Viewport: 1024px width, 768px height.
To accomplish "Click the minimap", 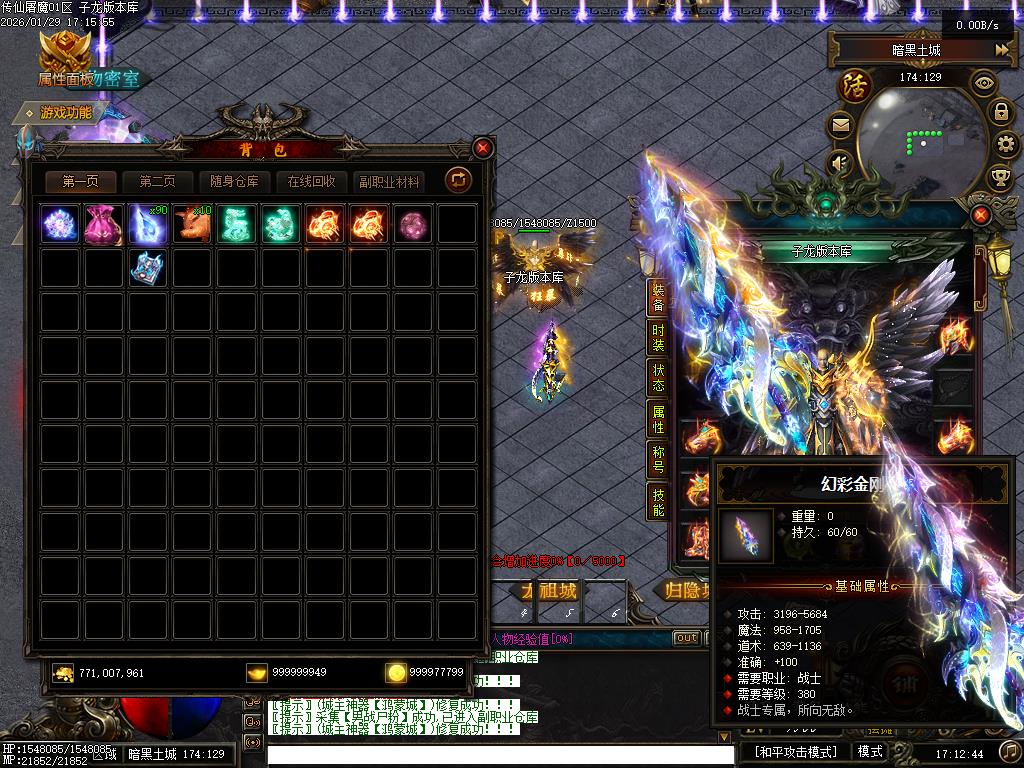I will point(910,140).
